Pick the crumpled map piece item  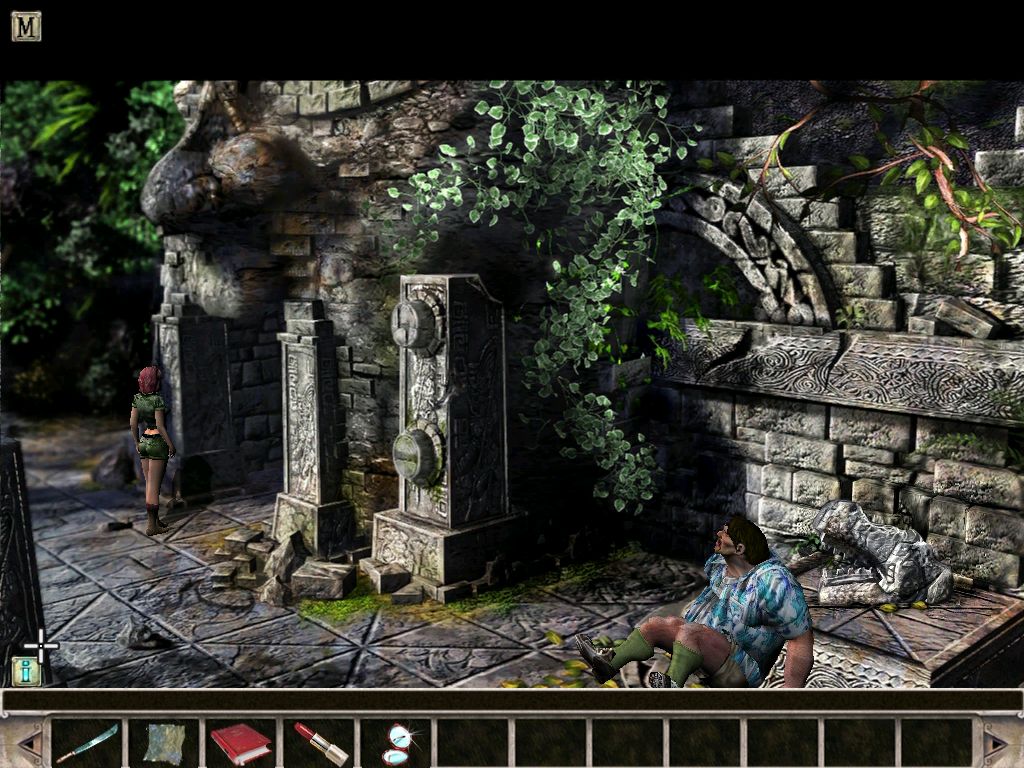point(163,743)
